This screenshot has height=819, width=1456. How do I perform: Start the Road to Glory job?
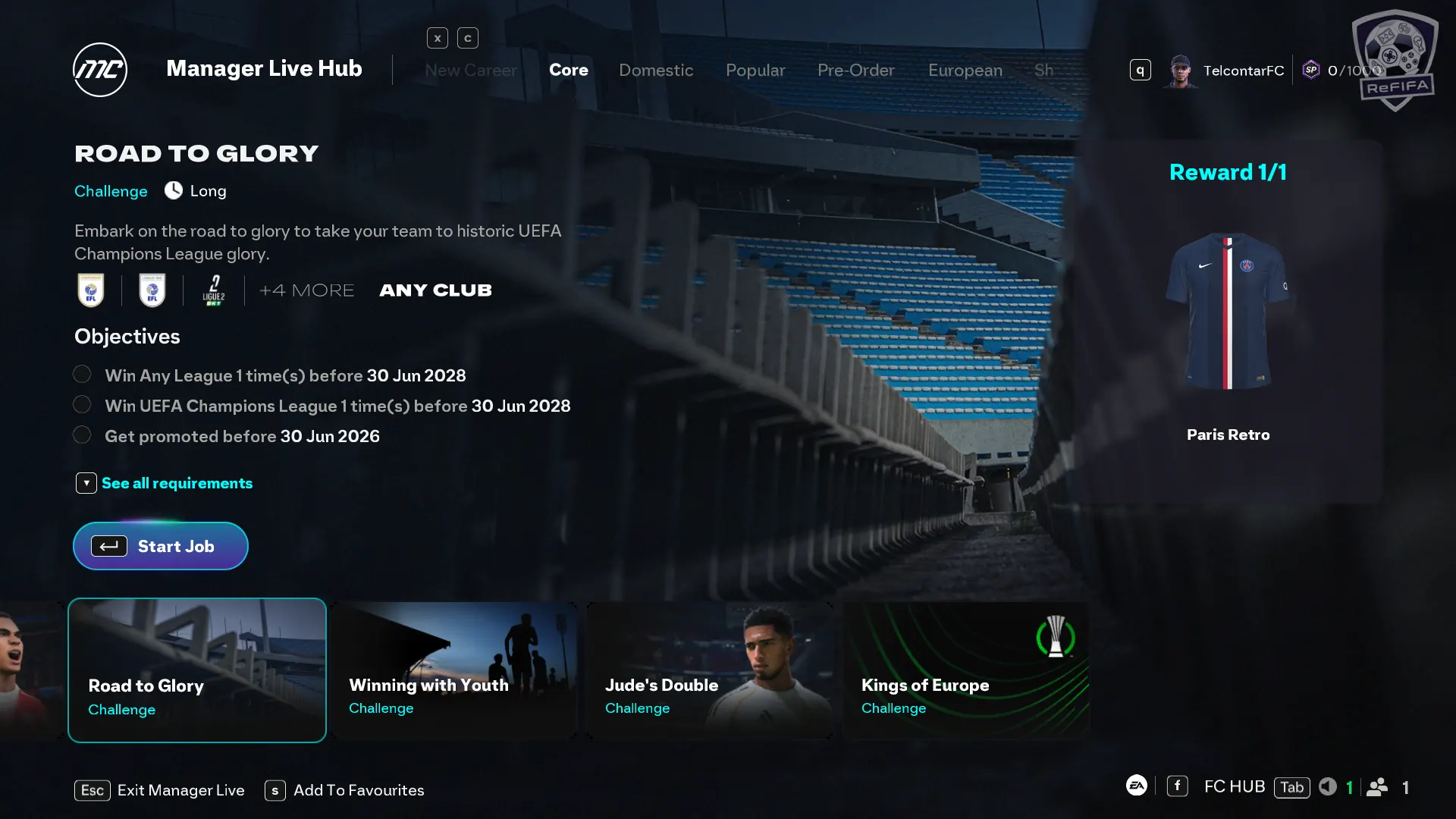(x=161, y=546)
